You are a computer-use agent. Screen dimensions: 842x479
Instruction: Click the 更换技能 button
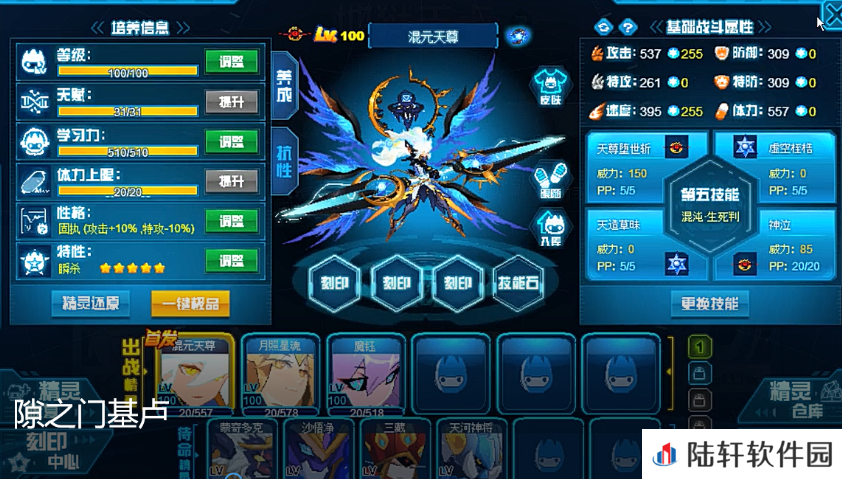[710, 303]
